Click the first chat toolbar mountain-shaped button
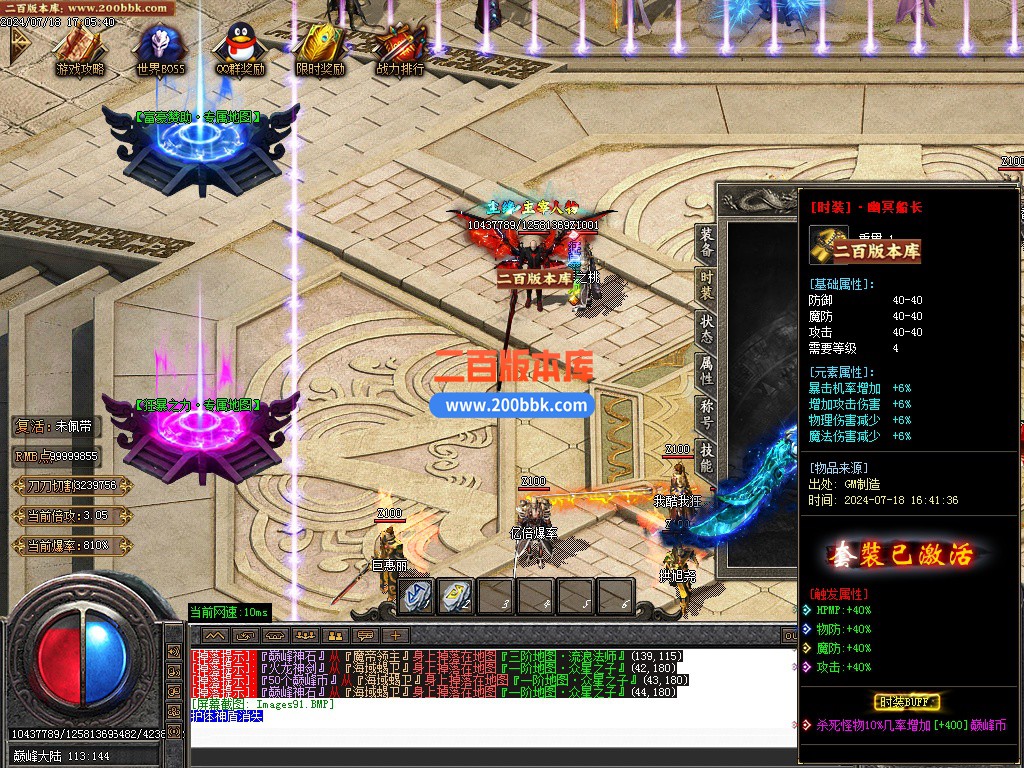Screen dimensions: 1024x768 pyautogui.click(x=215, y=635)
